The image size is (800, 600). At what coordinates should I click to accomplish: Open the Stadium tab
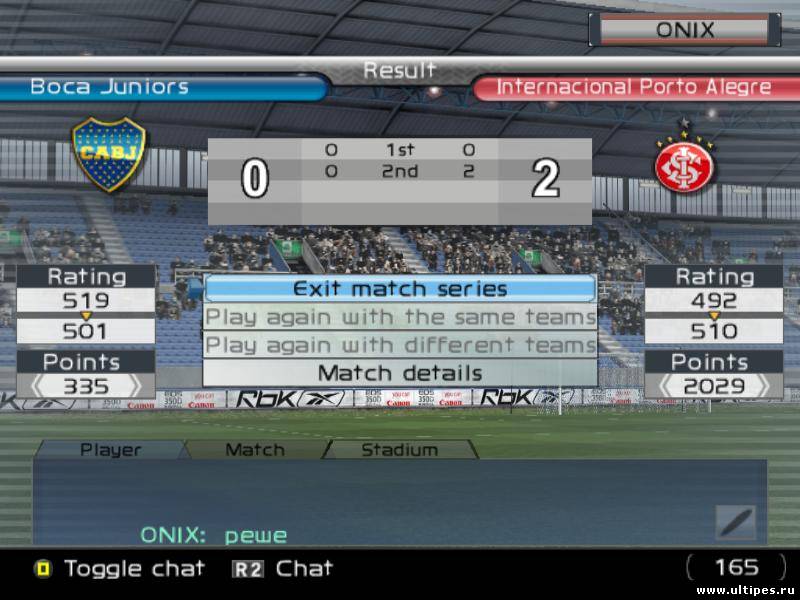pyautogui.click(x=399, y=450)
